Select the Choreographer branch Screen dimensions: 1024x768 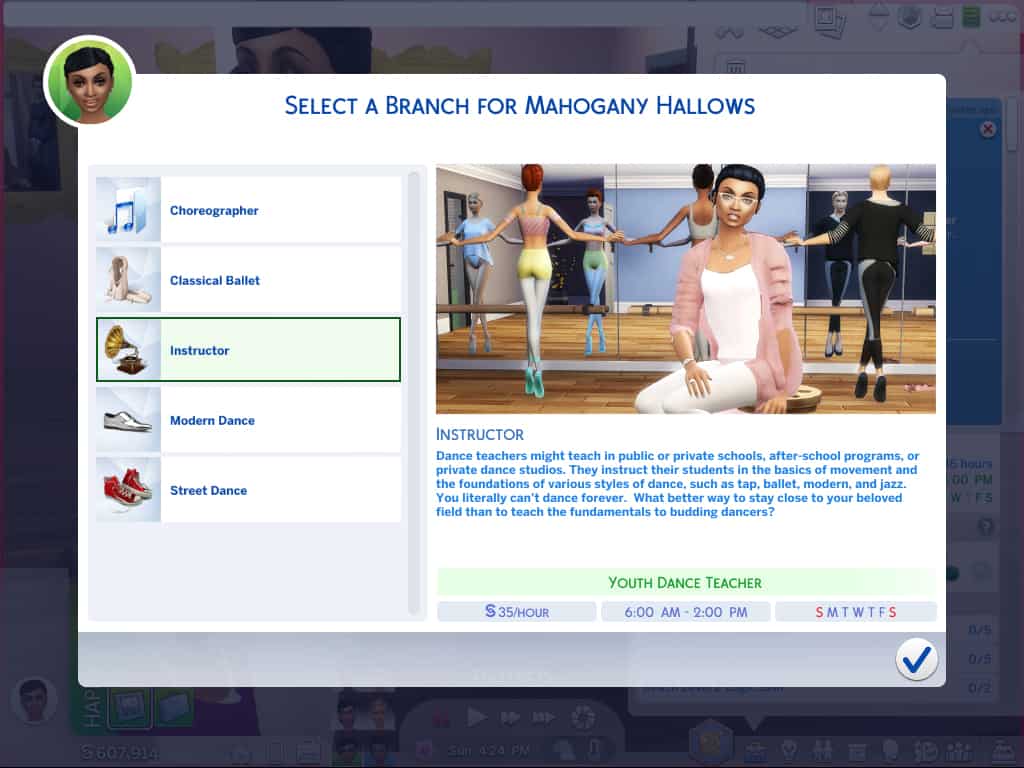tap(248, 211)
